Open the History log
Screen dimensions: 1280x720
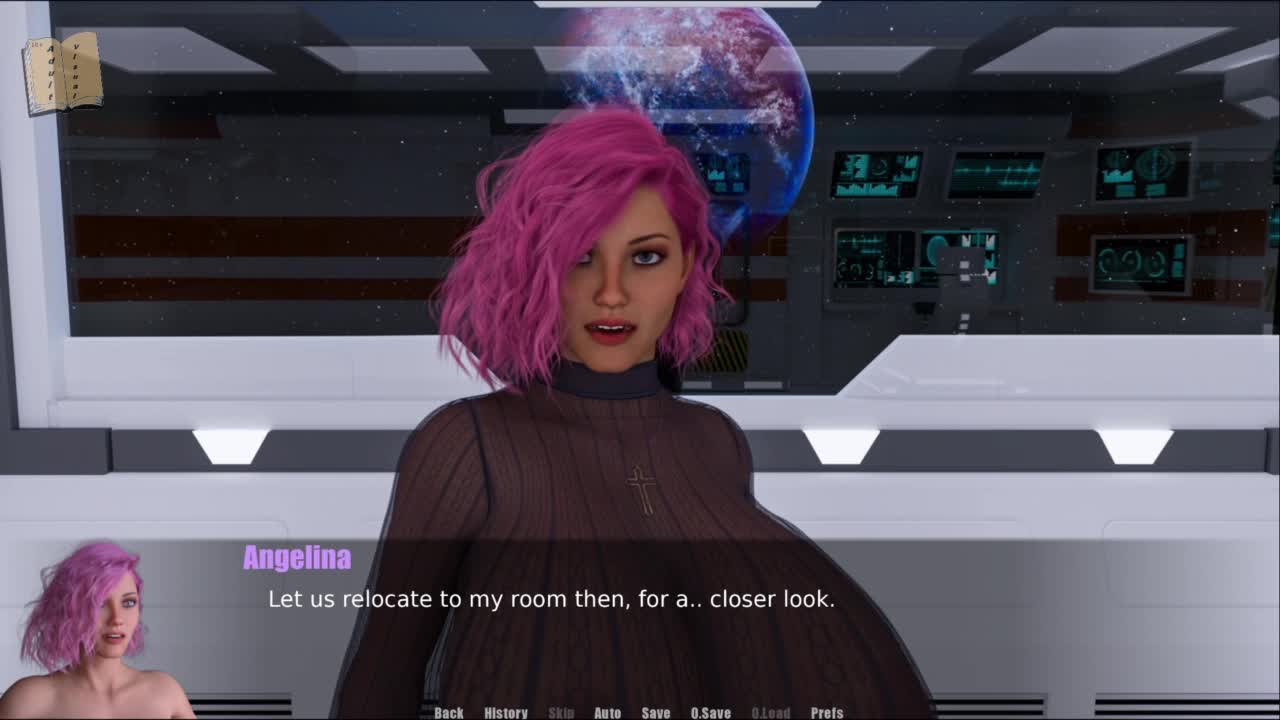tap(506, 712)
